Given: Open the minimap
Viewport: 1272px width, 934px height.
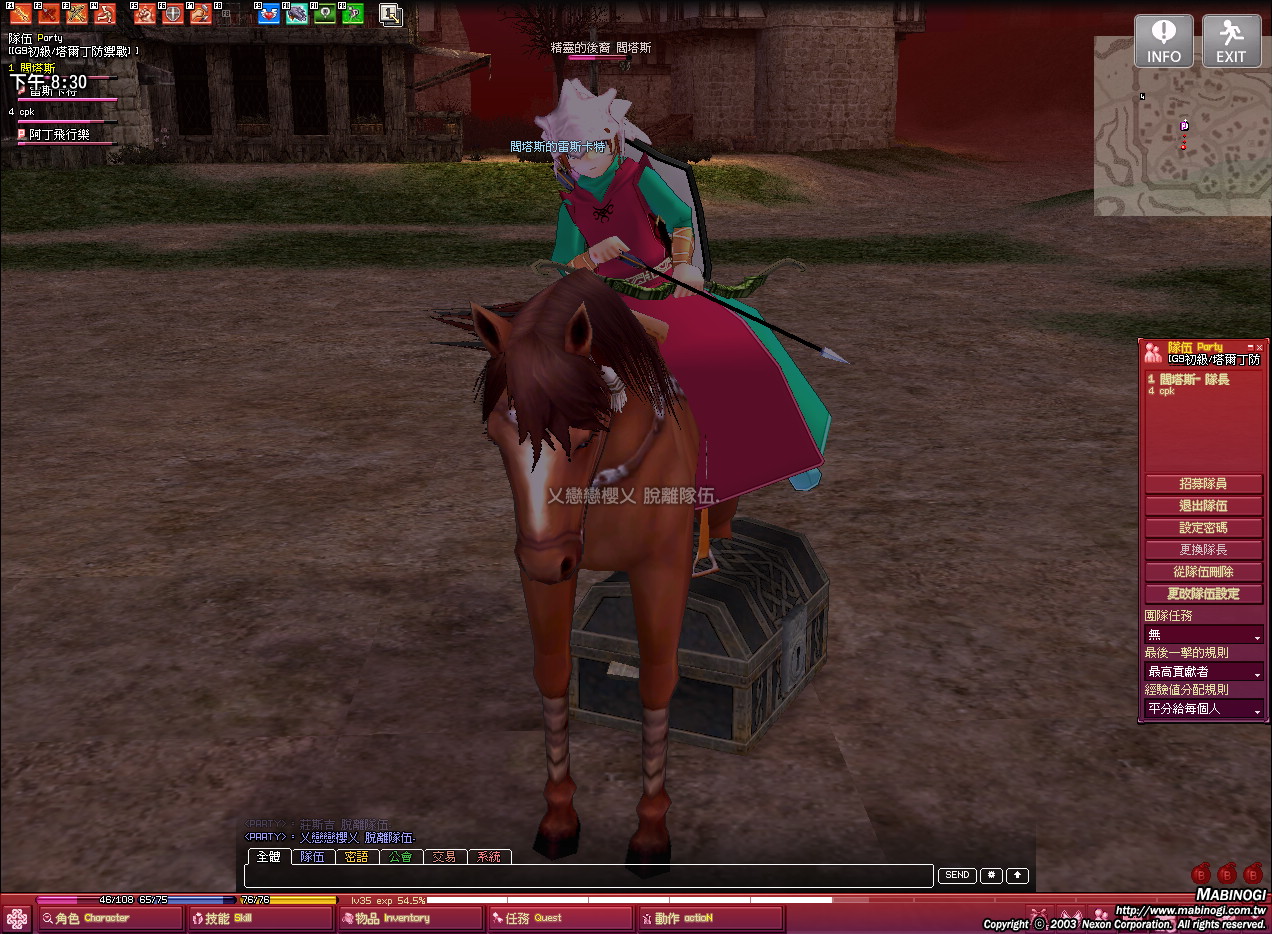Looking at the screenshot, I should pos(1182,127).
